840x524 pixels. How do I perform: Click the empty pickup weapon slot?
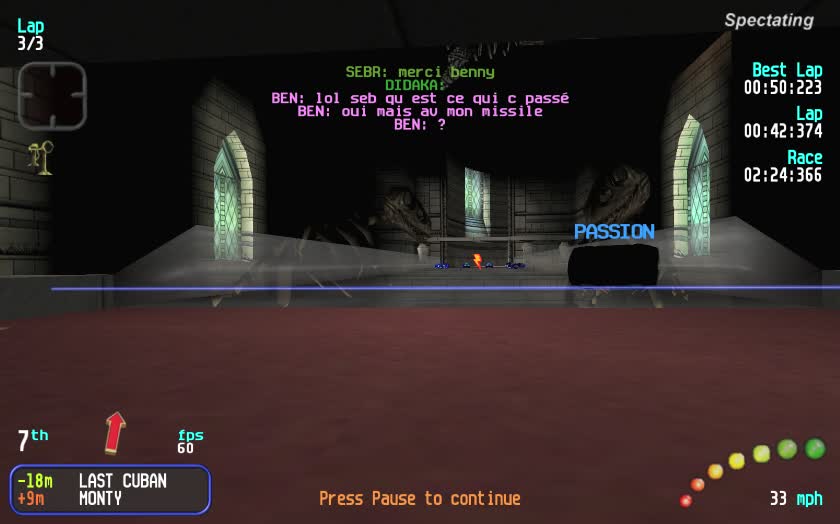pyautogui.click(x=52, y=96)
